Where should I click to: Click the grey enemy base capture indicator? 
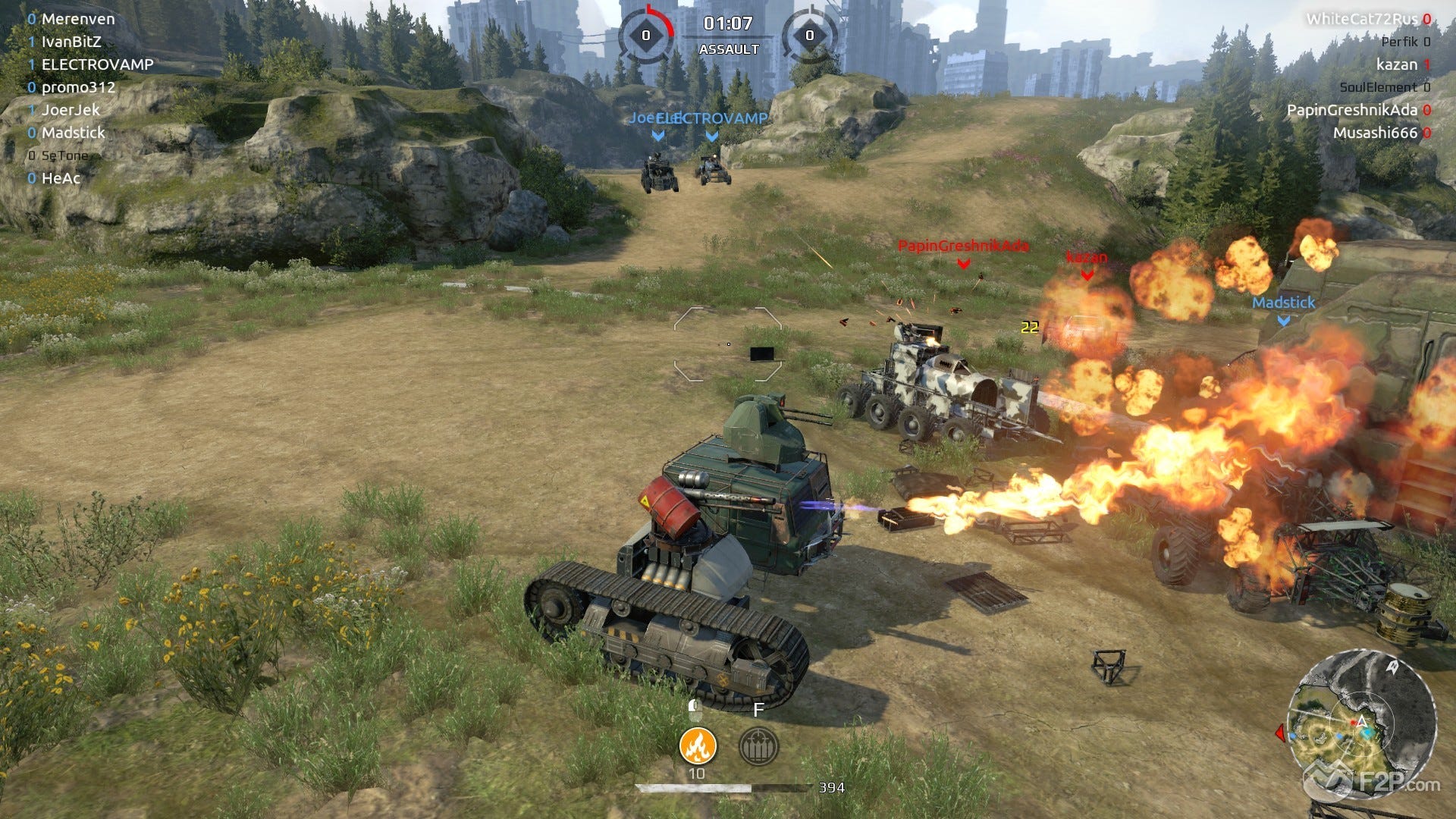809,35
